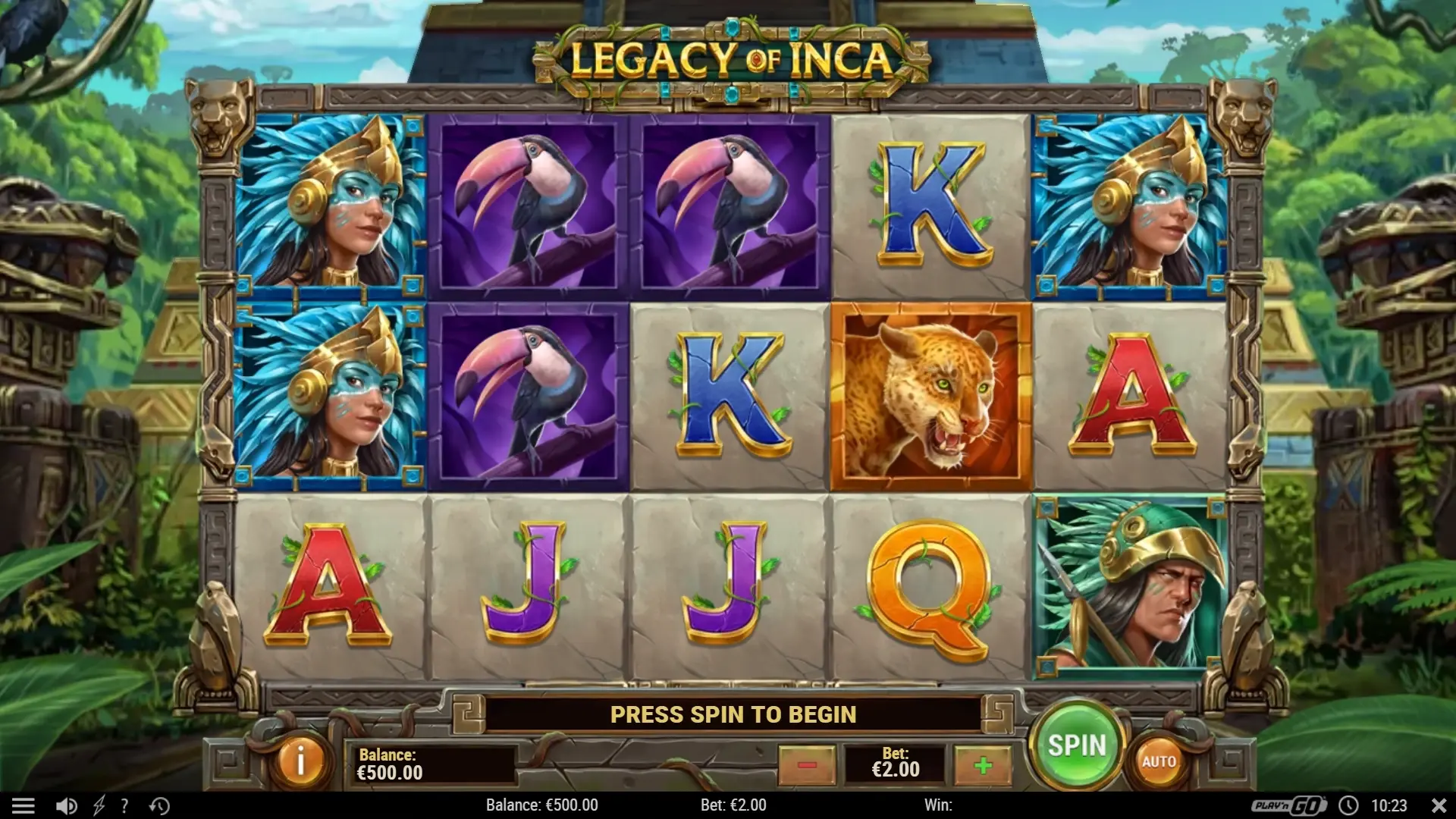Increase the bet with the plus button

pos(983,765)
